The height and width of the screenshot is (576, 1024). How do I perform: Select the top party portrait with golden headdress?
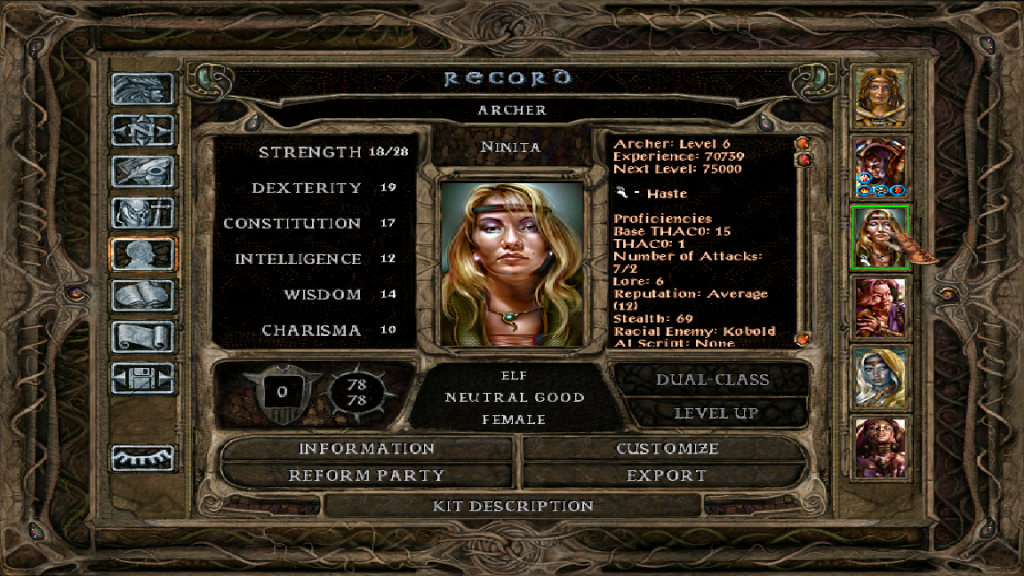click(x=881, y=97)
